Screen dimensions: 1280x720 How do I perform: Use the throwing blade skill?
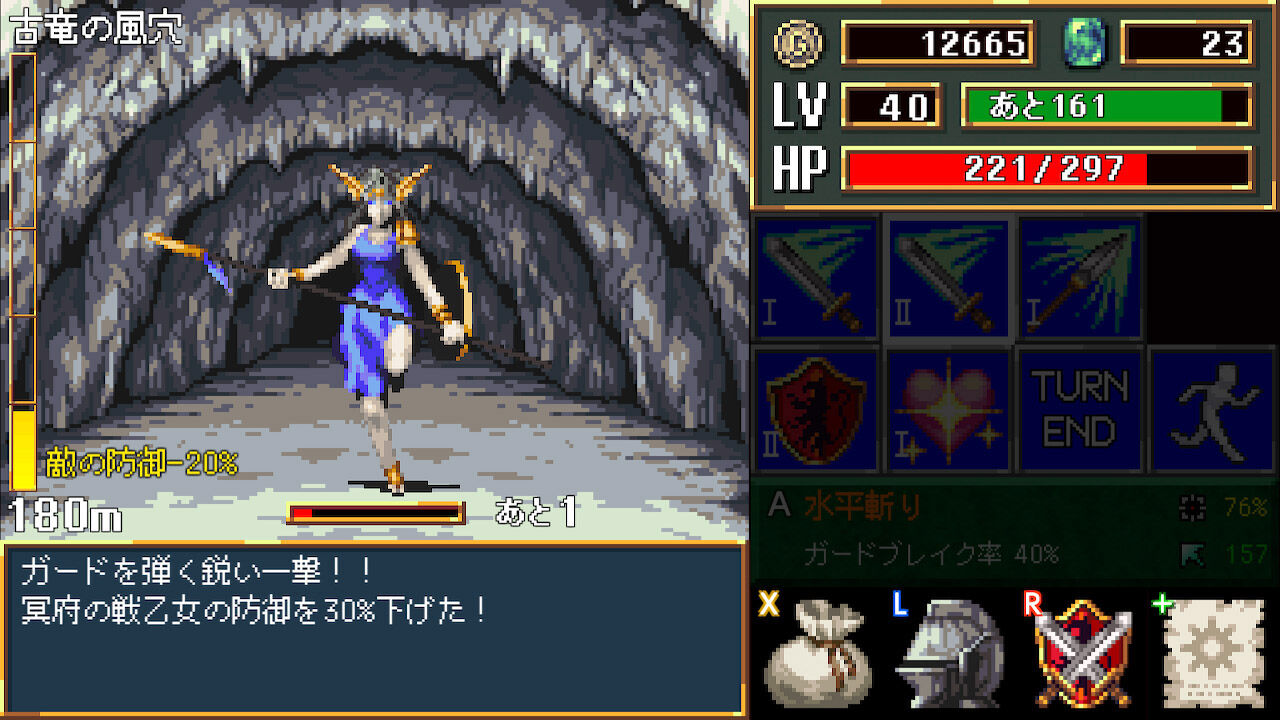pyautogui.click(x=1080, y=277)
